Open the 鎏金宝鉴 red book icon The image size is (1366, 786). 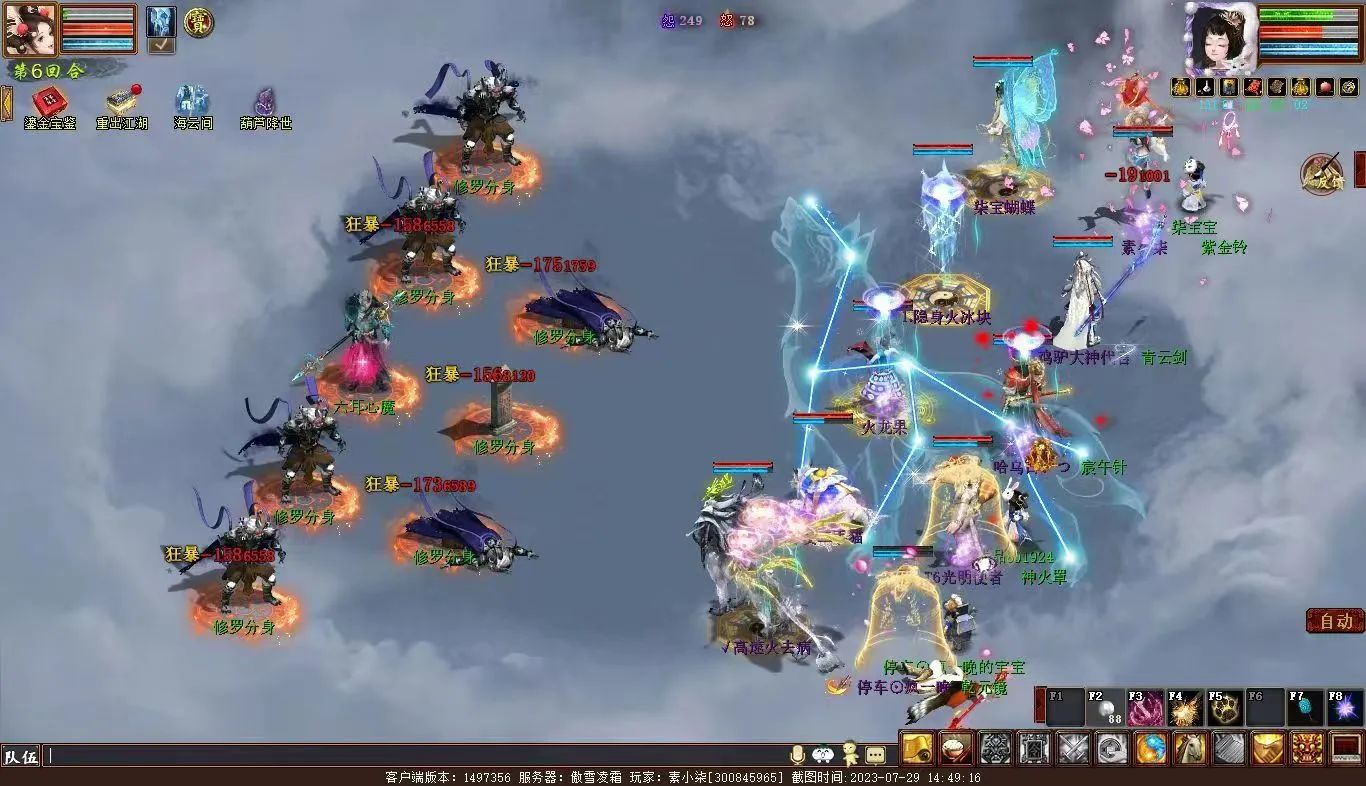(49, 102)
